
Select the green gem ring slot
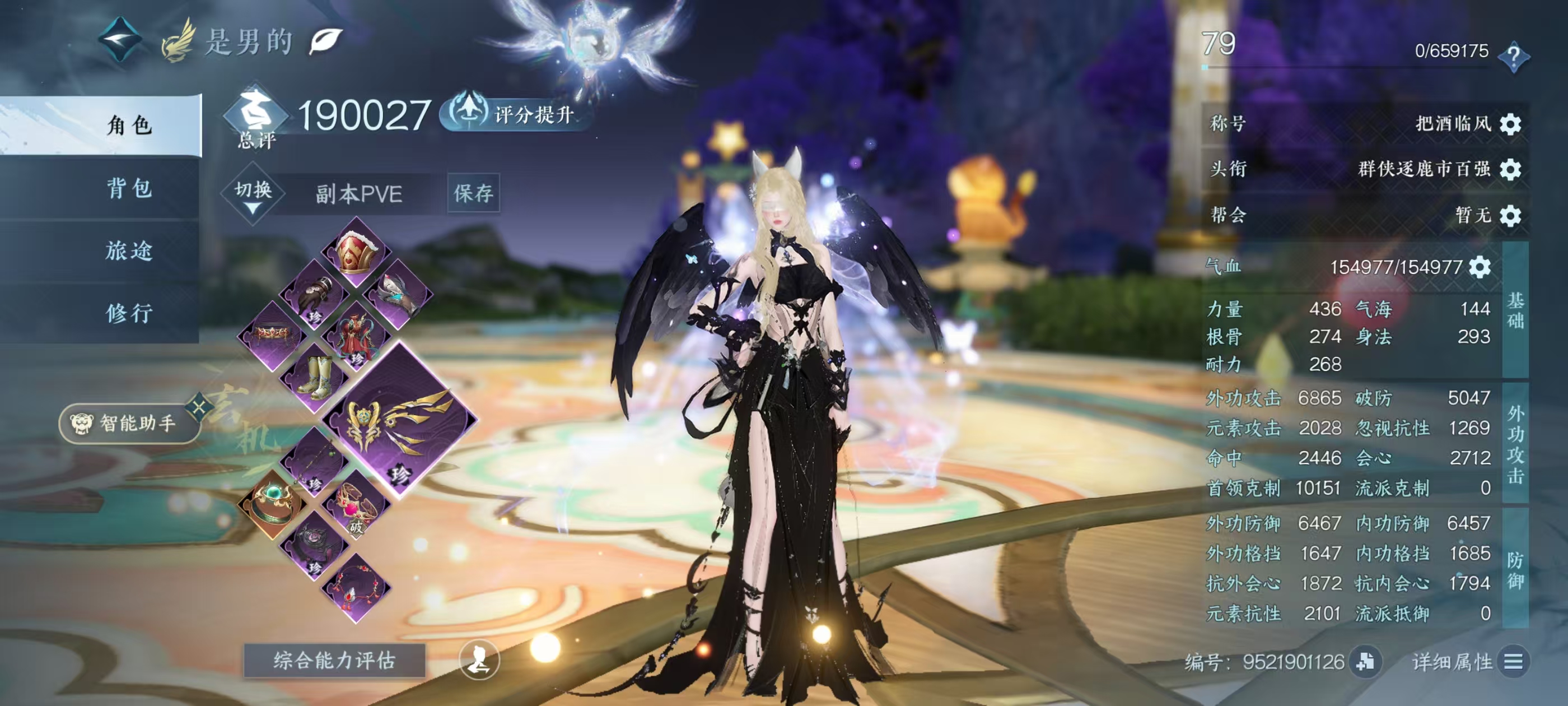click(271, 503)
